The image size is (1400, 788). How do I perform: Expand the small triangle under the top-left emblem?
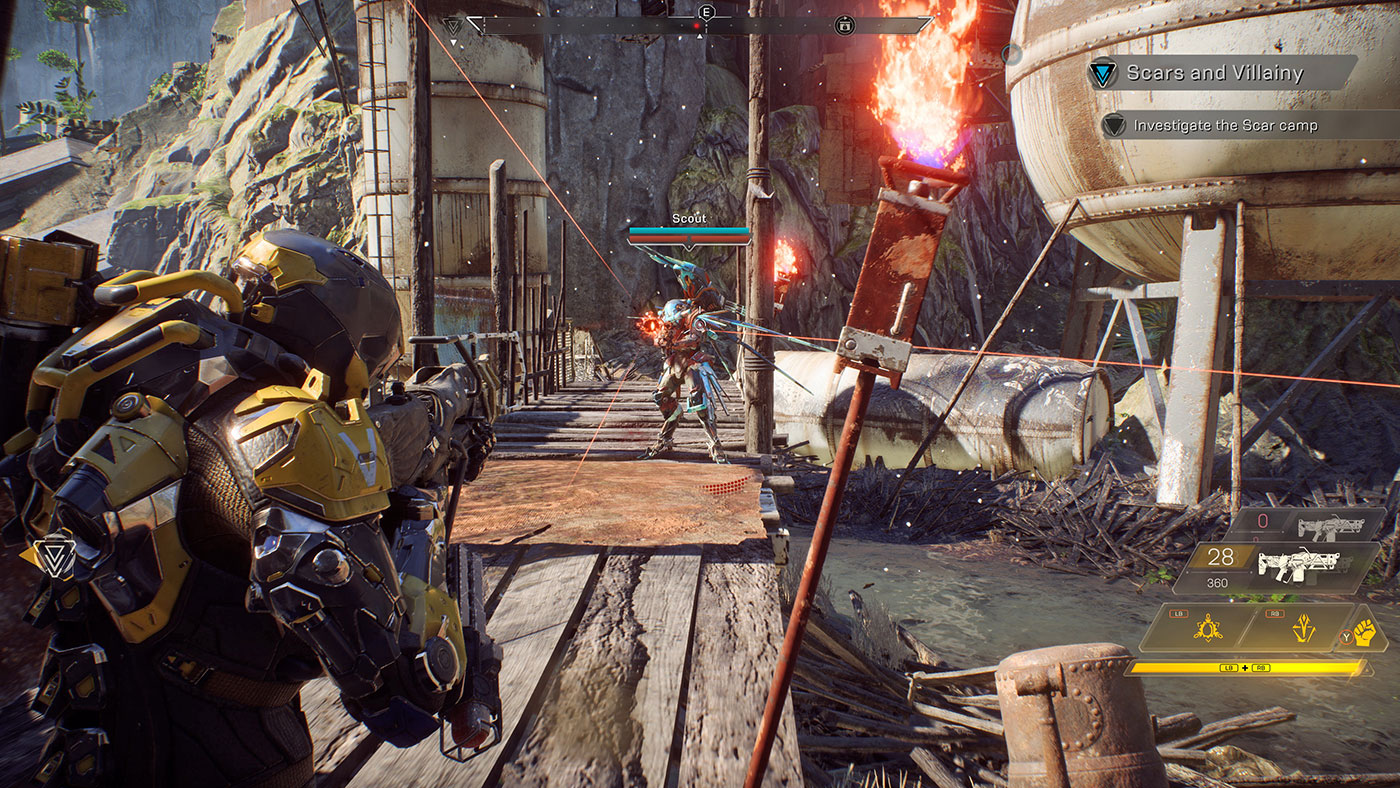tap(453, 42)
